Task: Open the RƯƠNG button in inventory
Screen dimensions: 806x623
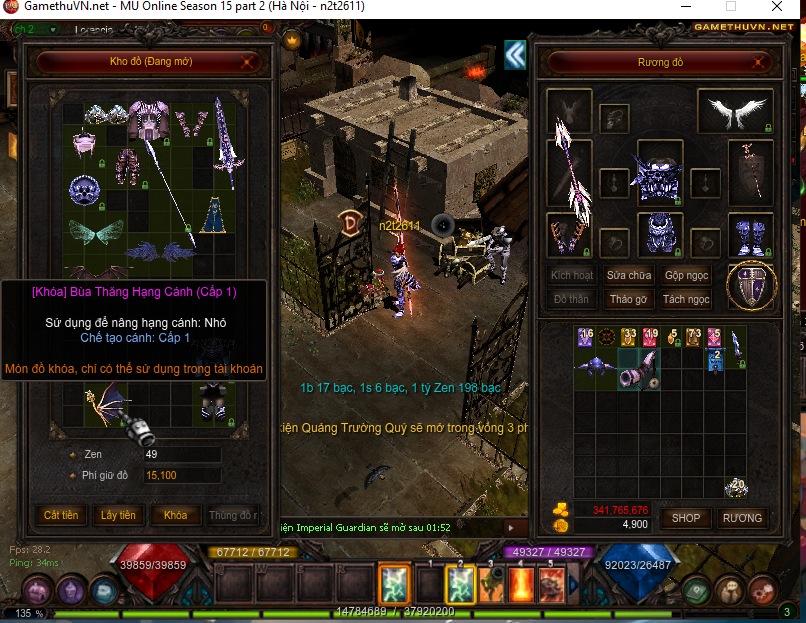Action: click(x=742, y=518)
